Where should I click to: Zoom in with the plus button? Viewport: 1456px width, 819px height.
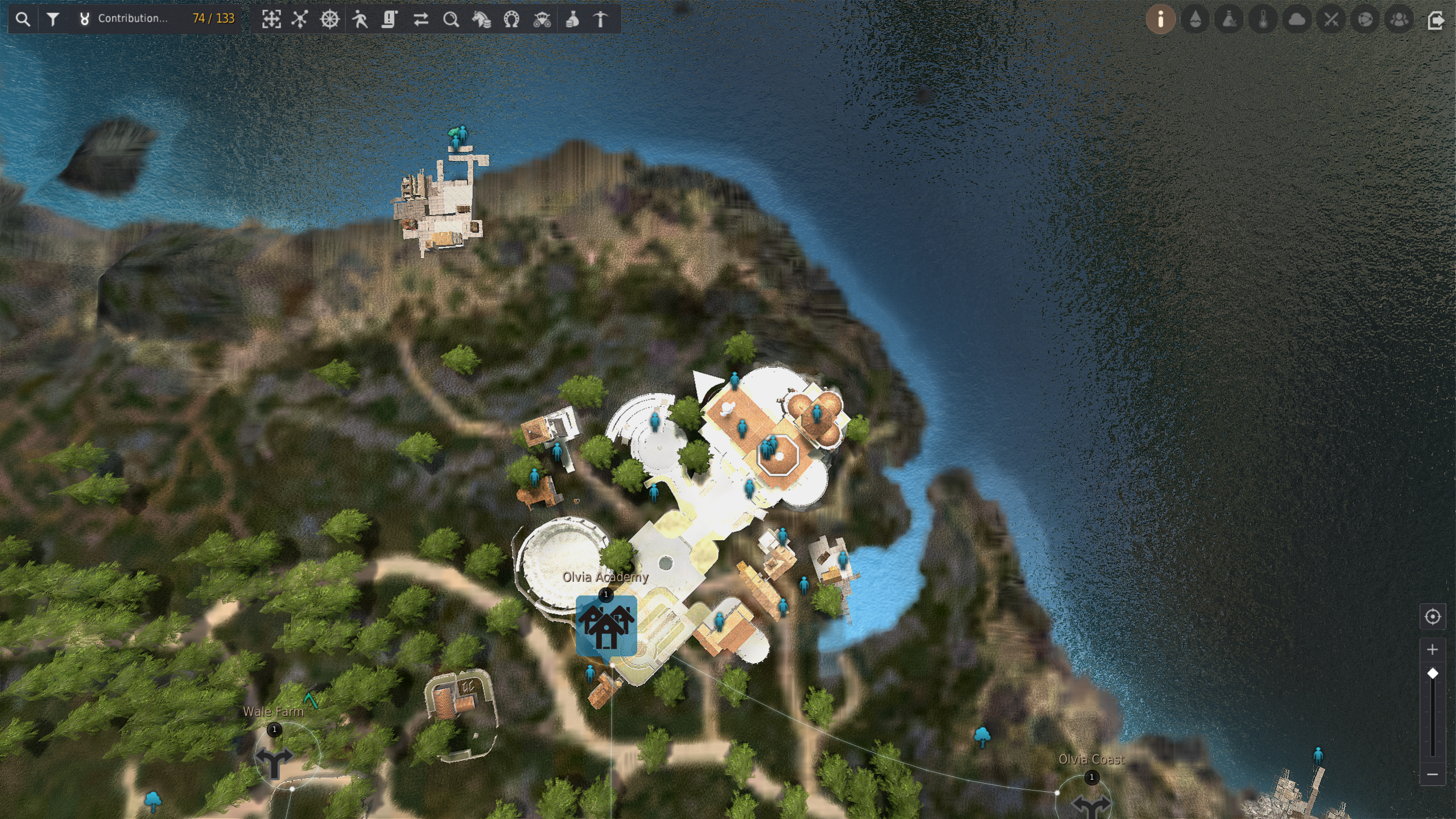click(x=1432, y=649)
